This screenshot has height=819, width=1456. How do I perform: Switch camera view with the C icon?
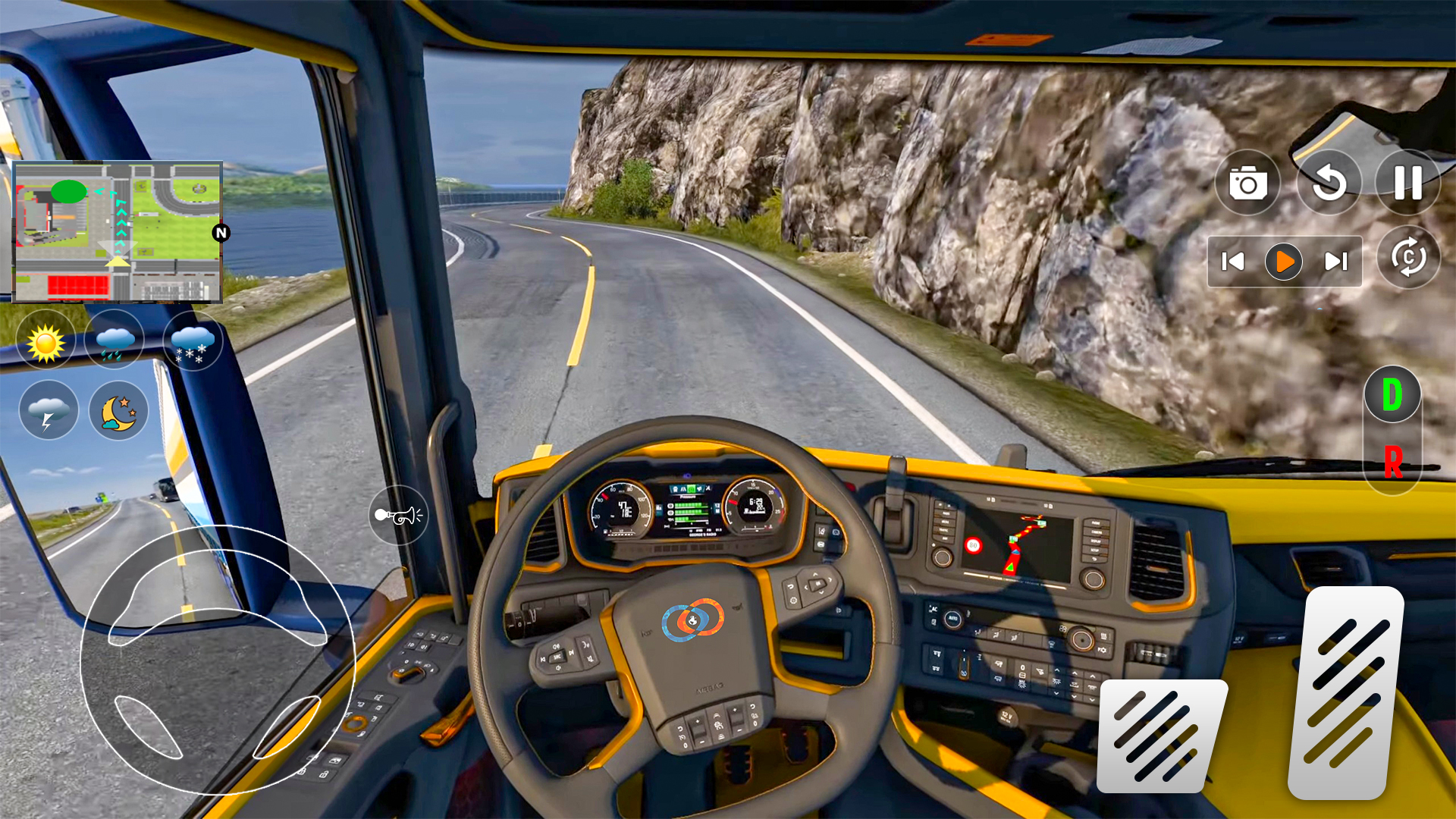[1408, 260]
